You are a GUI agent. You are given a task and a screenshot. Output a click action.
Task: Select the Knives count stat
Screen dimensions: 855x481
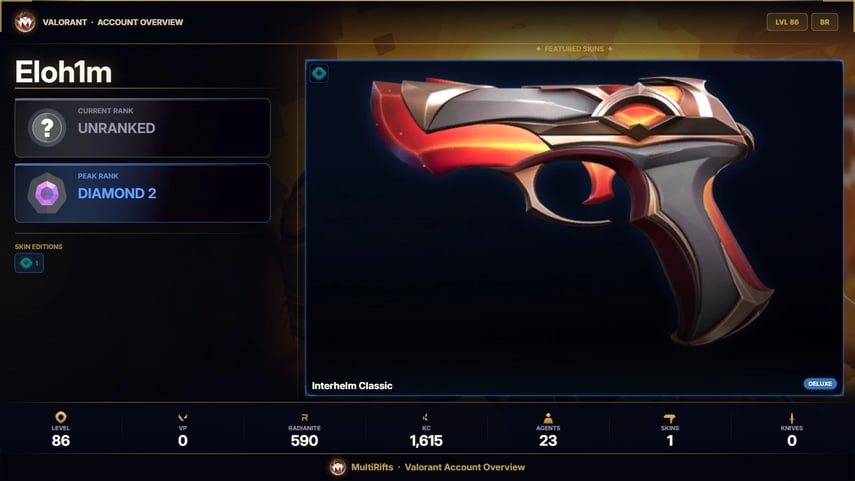coord(792,430)
